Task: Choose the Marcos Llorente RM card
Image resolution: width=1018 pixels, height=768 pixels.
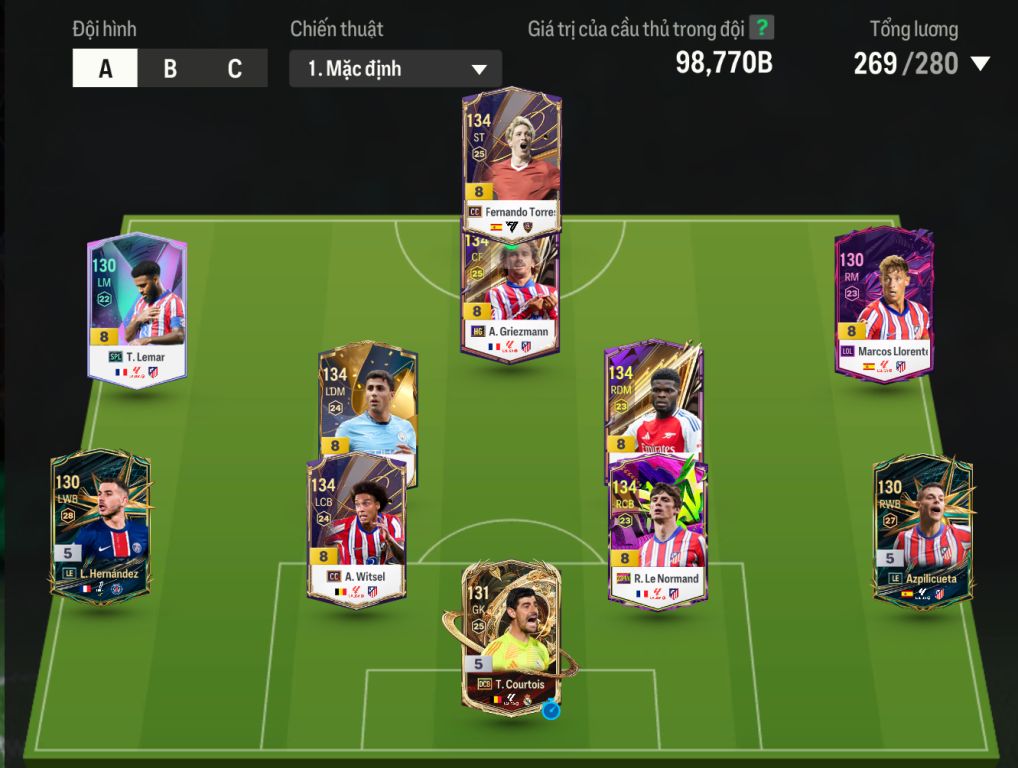Action: click(x=884, y=305)
